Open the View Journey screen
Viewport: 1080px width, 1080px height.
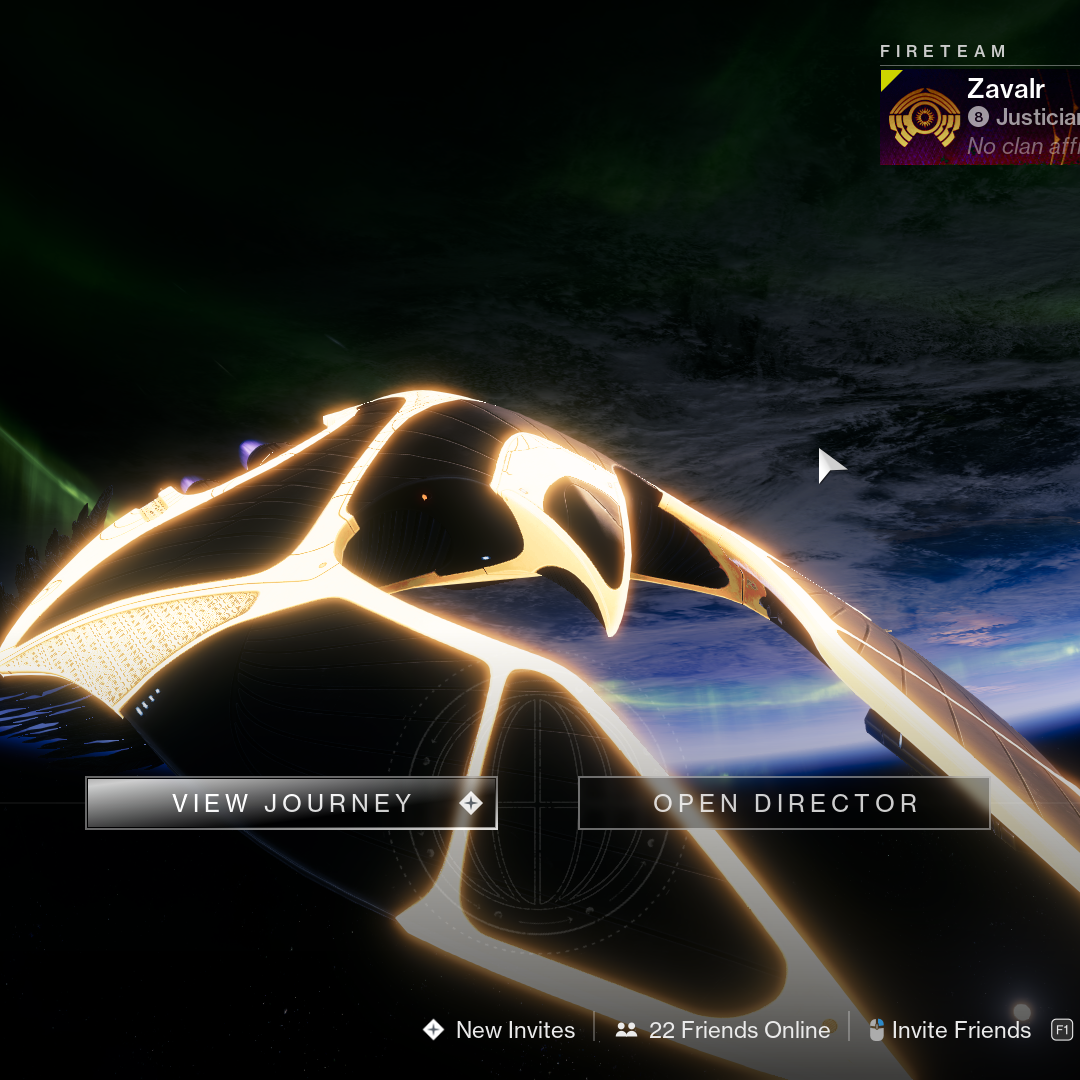pos(291,803)
